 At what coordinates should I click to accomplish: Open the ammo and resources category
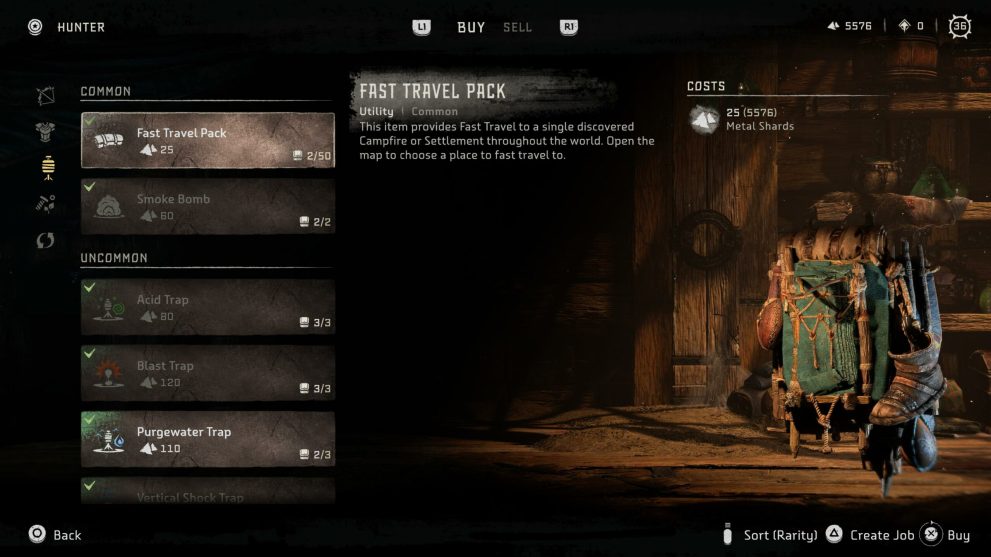point(46,204)
